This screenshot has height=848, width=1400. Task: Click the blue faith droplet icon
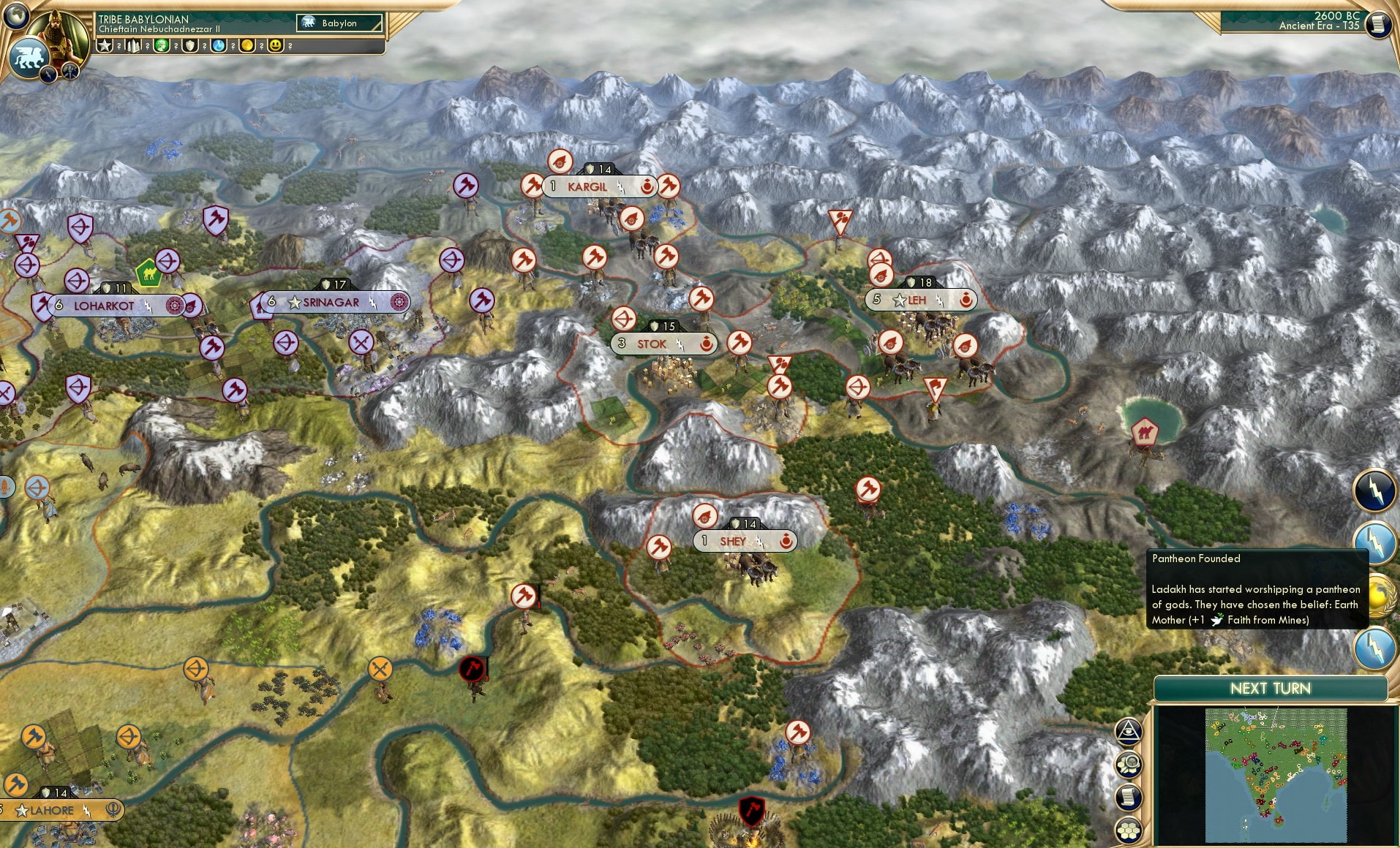(x=217, y=45)
